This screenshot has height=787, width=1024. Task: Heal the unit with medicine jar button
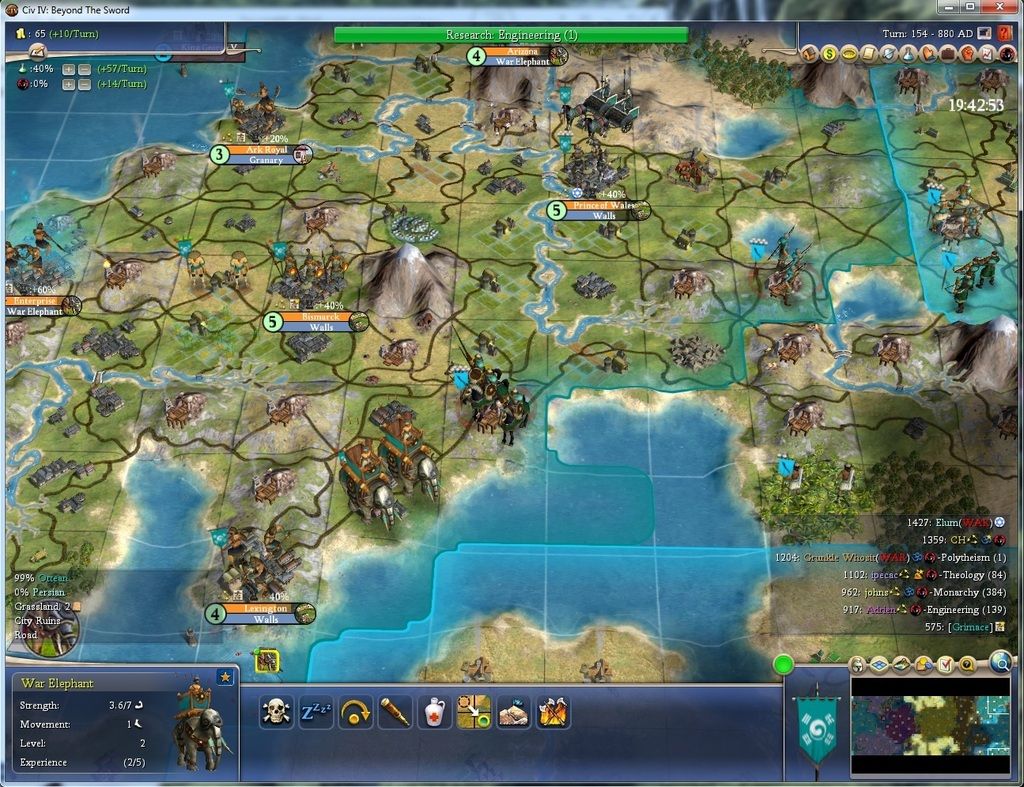point(434,711)
